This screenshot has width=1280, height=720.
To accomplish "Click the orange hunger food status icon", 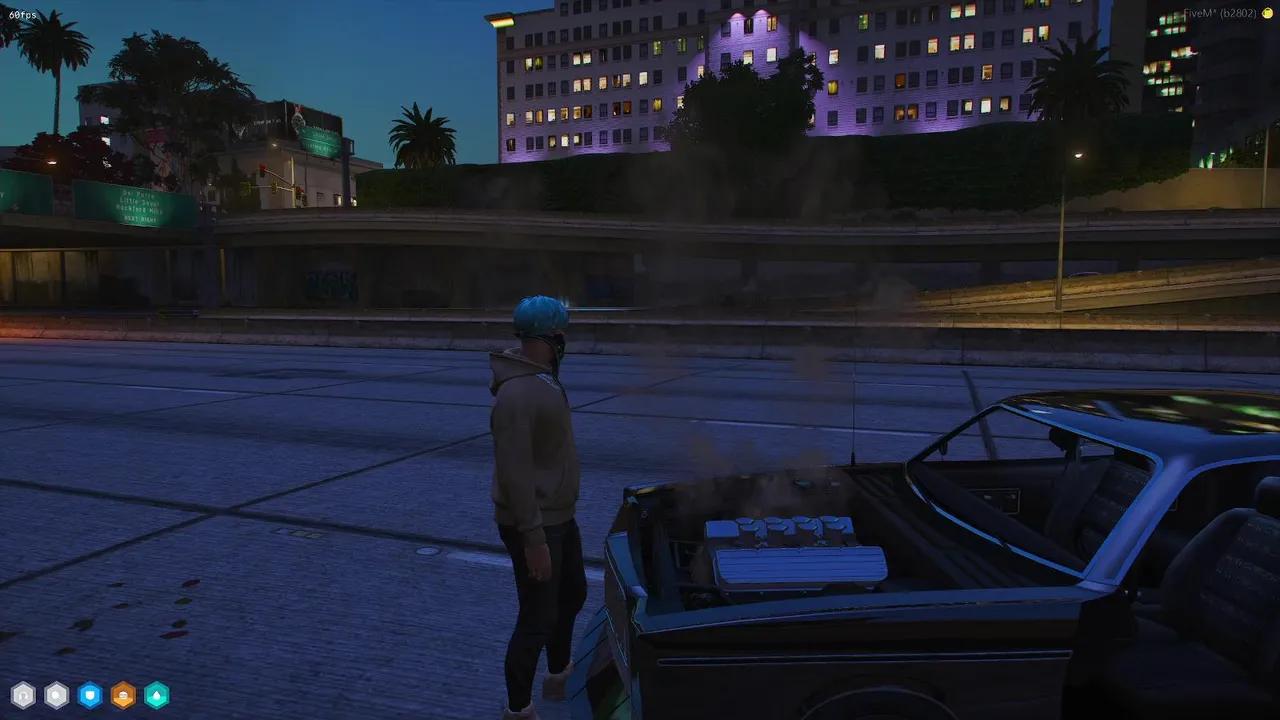I will (x=121, y=695).
